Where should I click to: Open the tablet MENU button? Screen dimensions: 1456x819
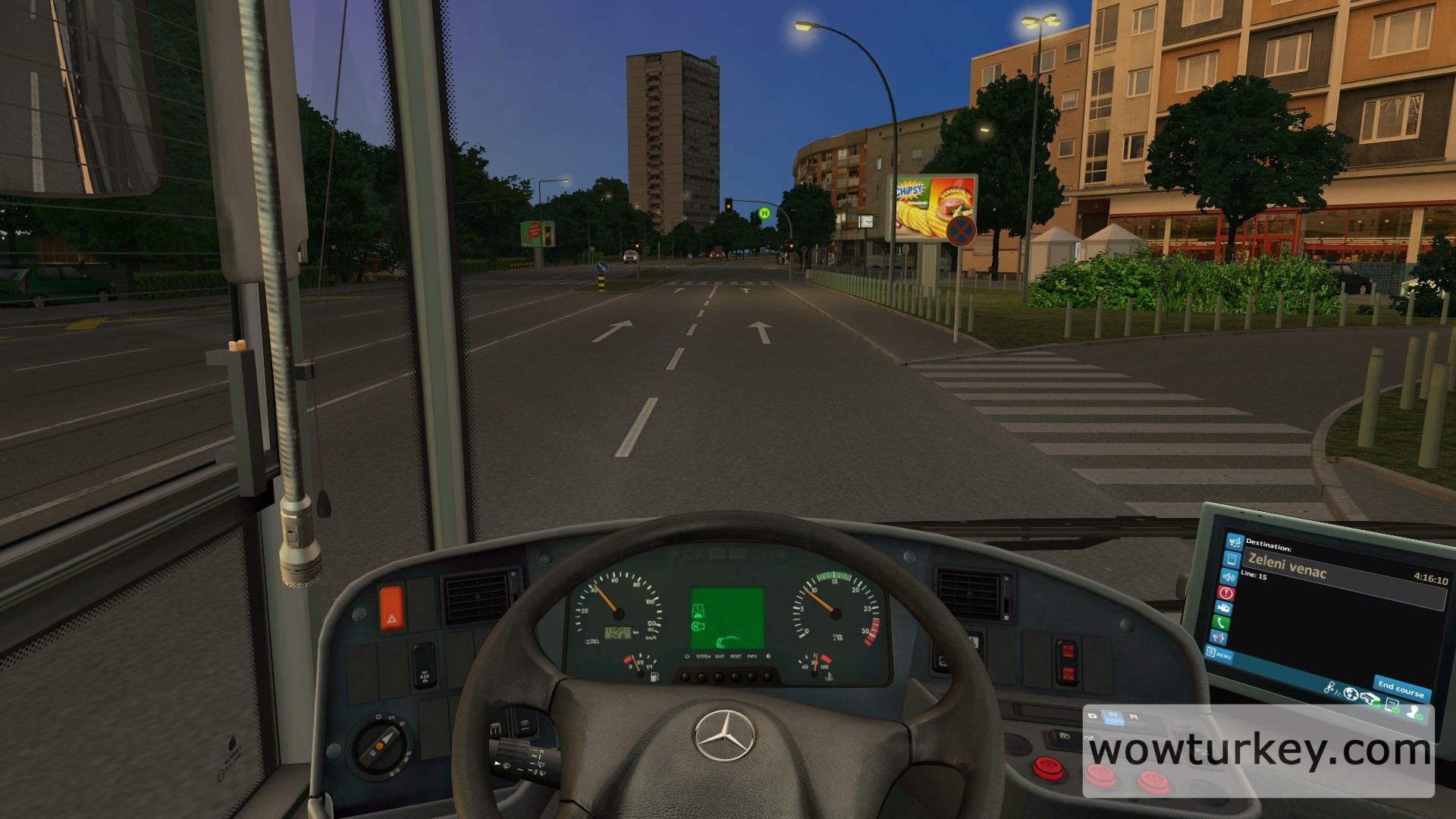pyautogui.click(x=1219, y=654)
